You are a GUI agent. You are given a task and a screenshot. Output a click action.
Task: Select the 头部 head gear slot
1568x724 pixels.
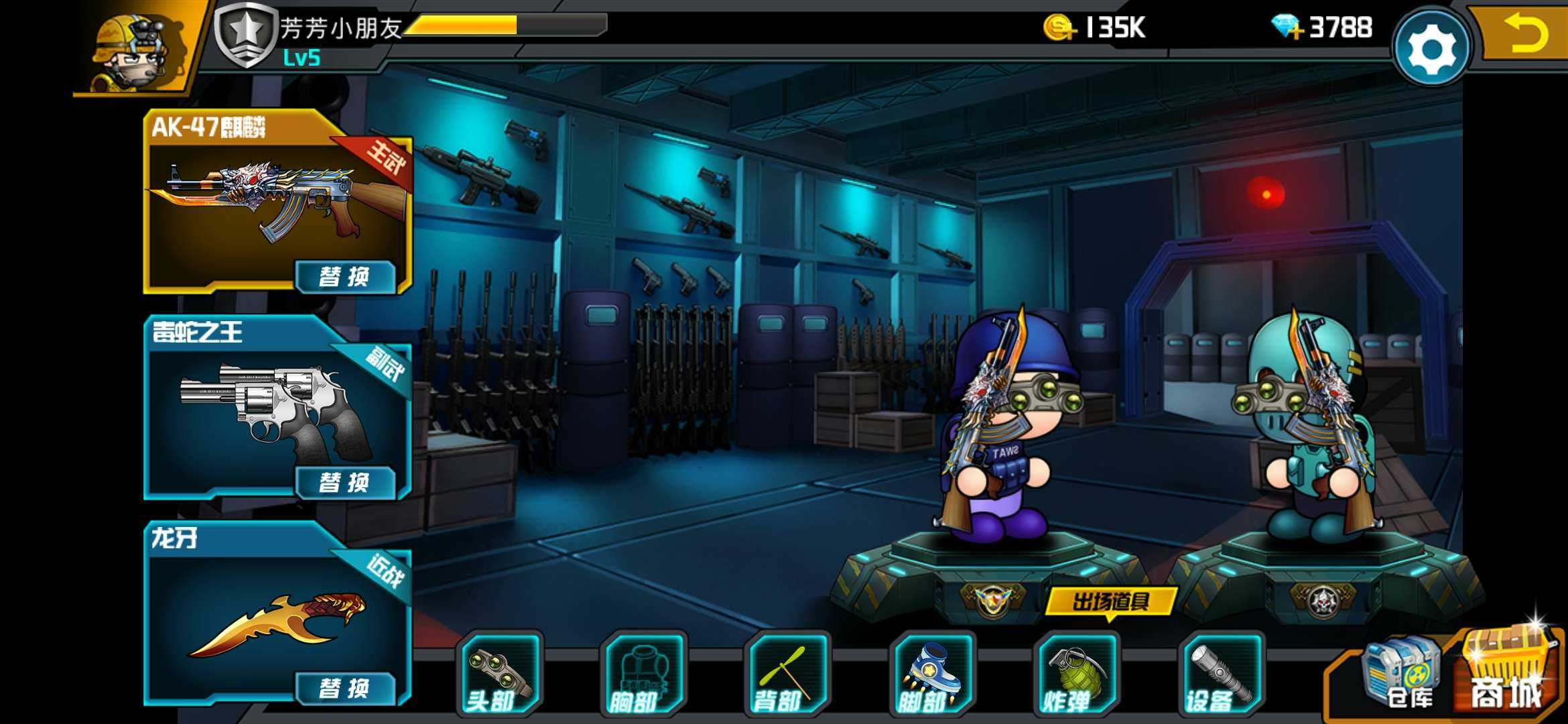pos(499,675)
